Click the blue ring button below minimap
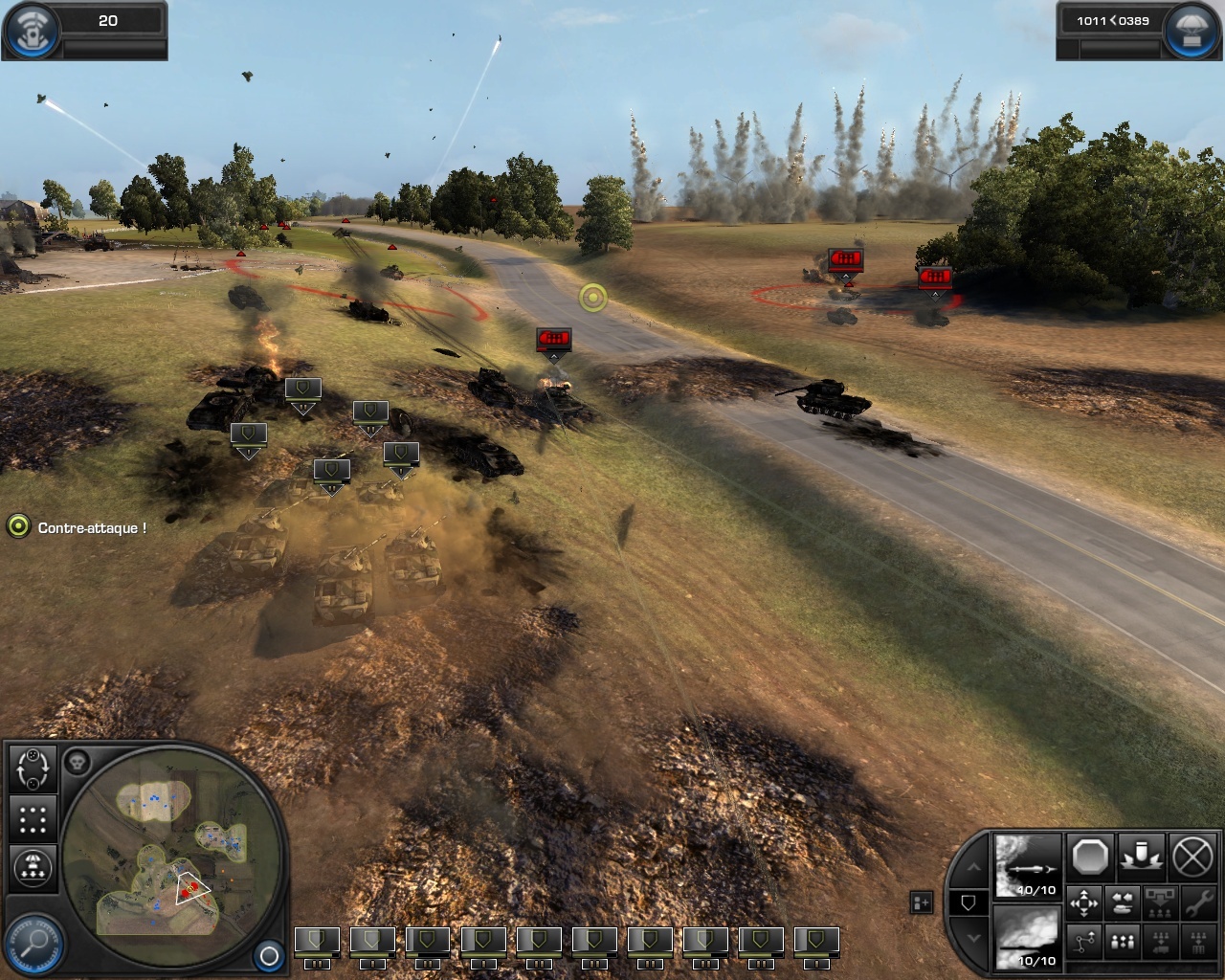 click(x=269, y=955)
